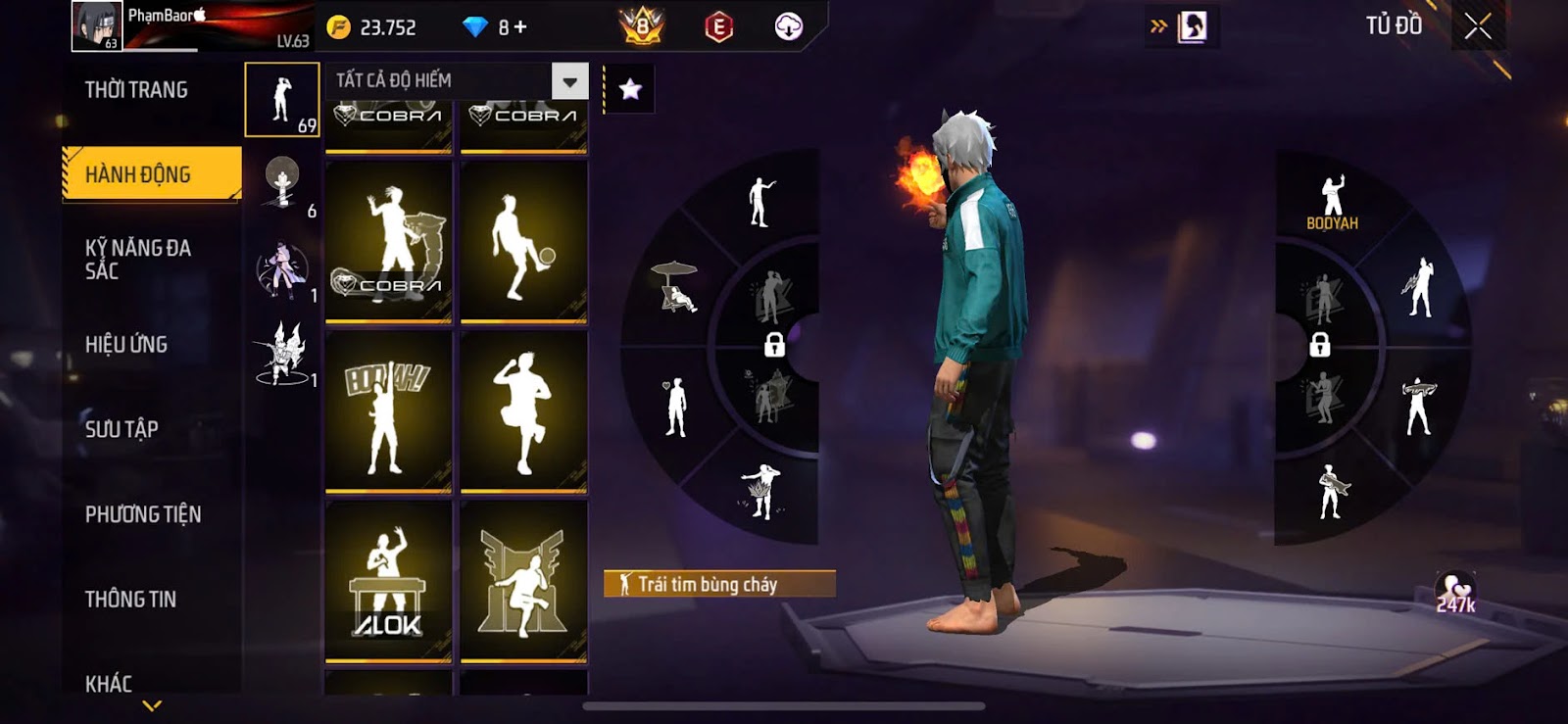
Task: Choose the ALOK DJ emote tile
Action: pyautogui.click(x=388, y=581)
